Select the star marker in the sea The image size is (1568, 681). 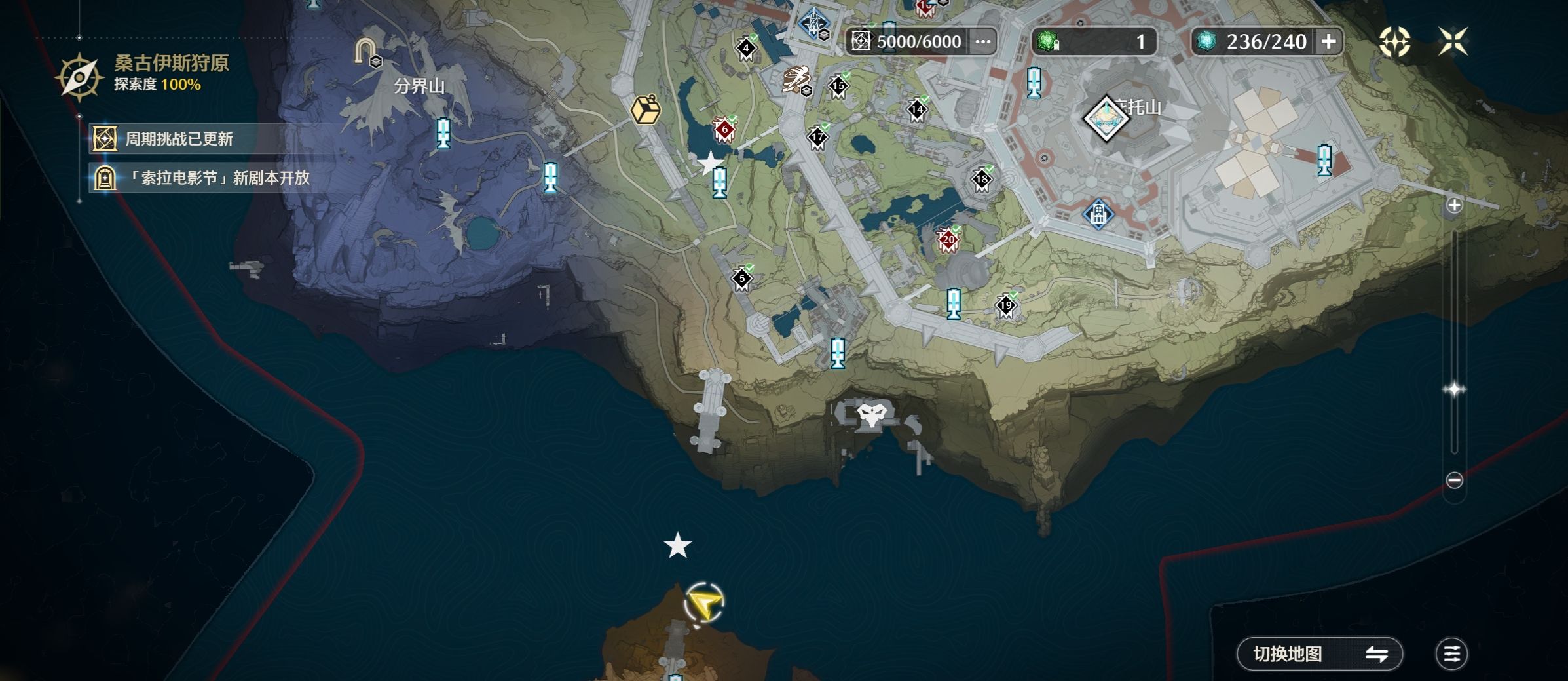click(x=678, y=545)
